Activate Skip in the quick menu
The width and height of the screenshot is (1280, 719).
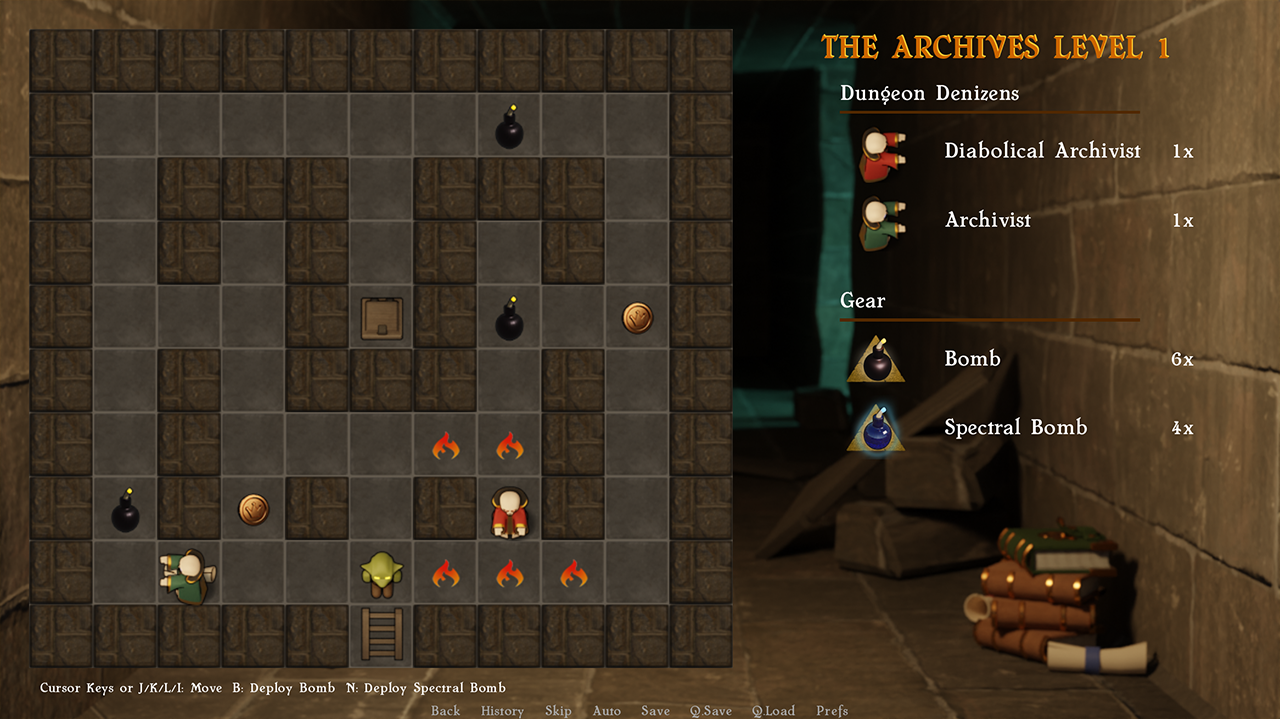point(558,711)
